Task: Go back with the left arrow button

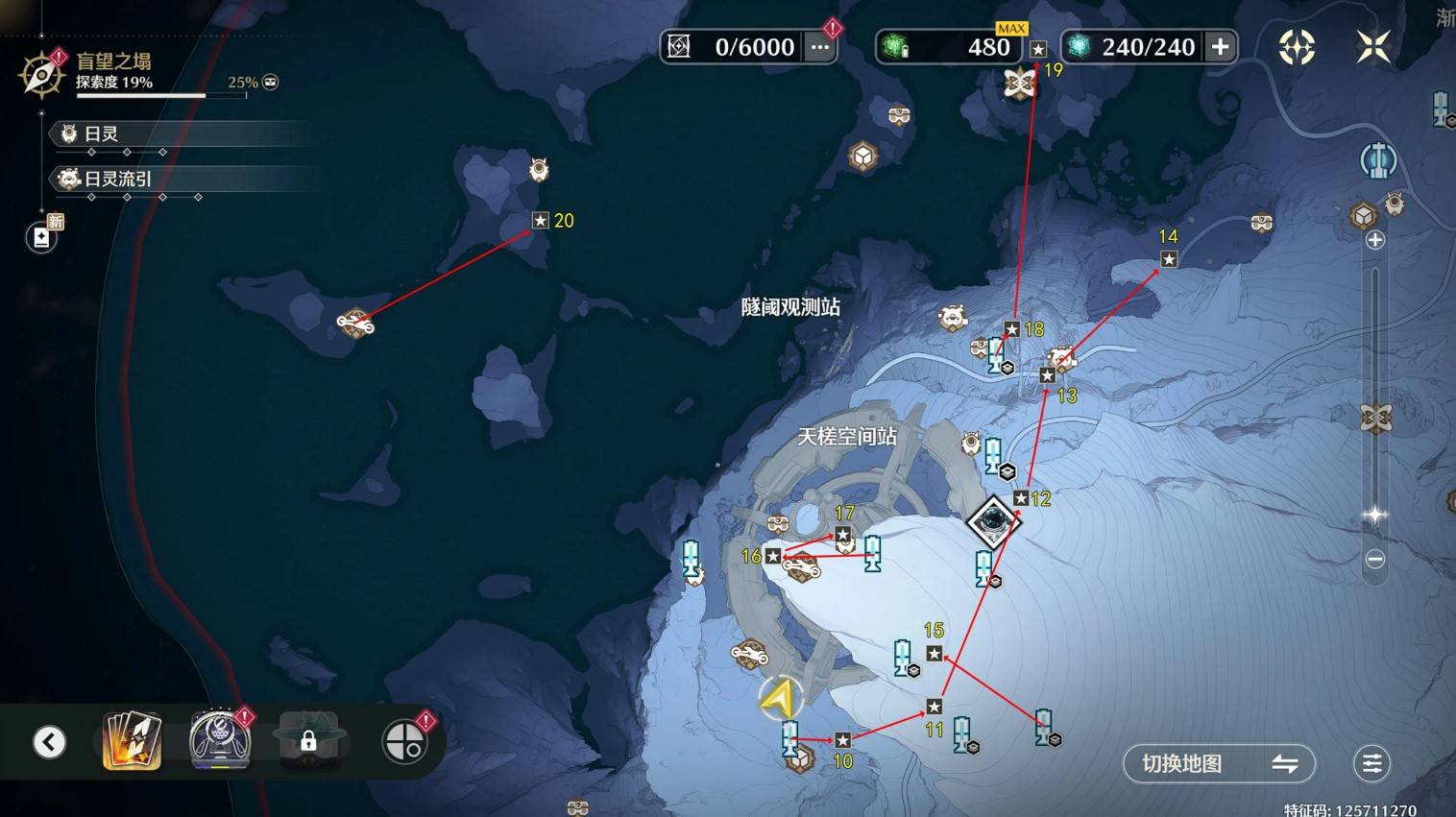Action: [50, 741]
